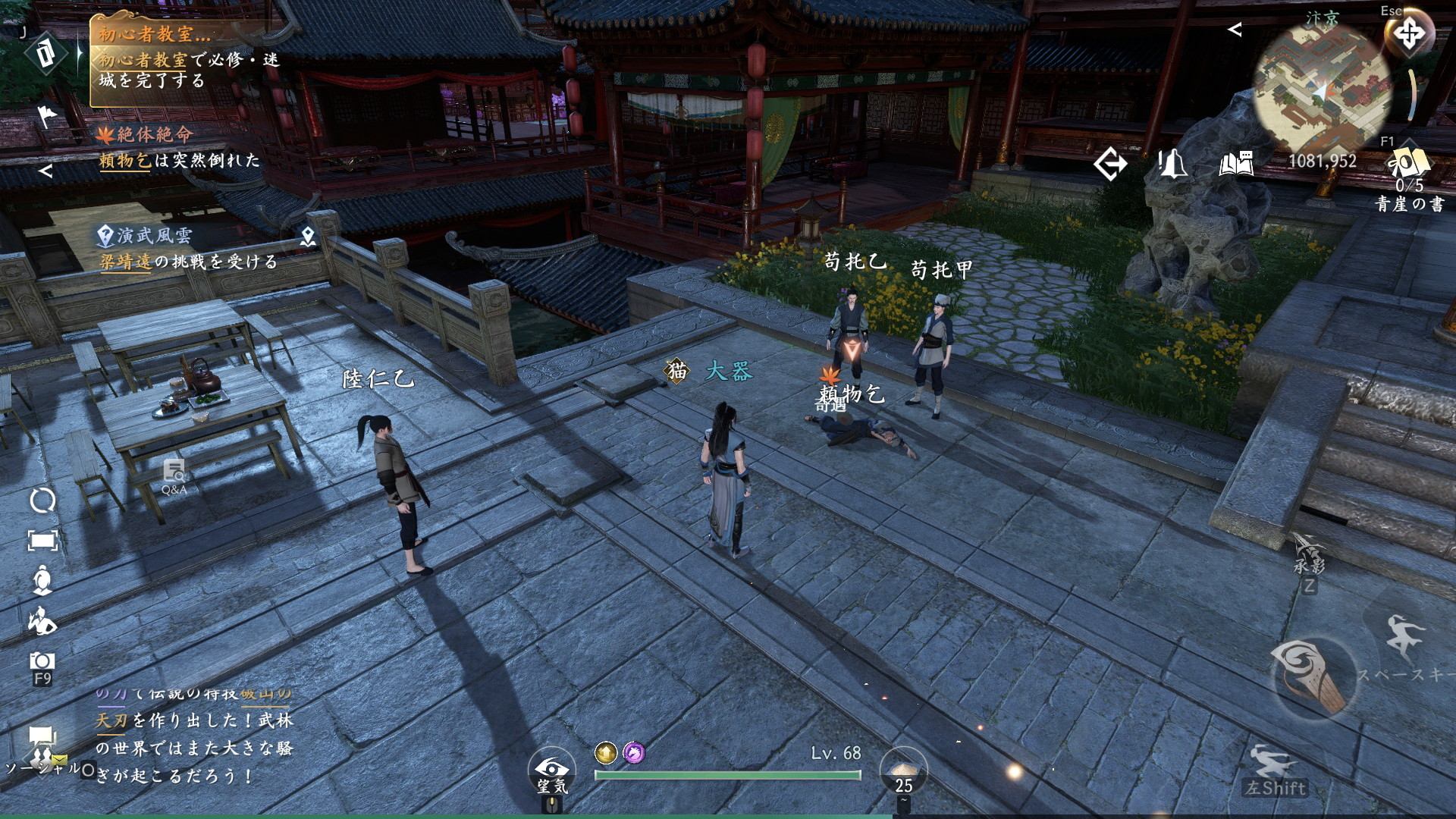
Task: Open the camera photo mode icon
Action: 42,661
